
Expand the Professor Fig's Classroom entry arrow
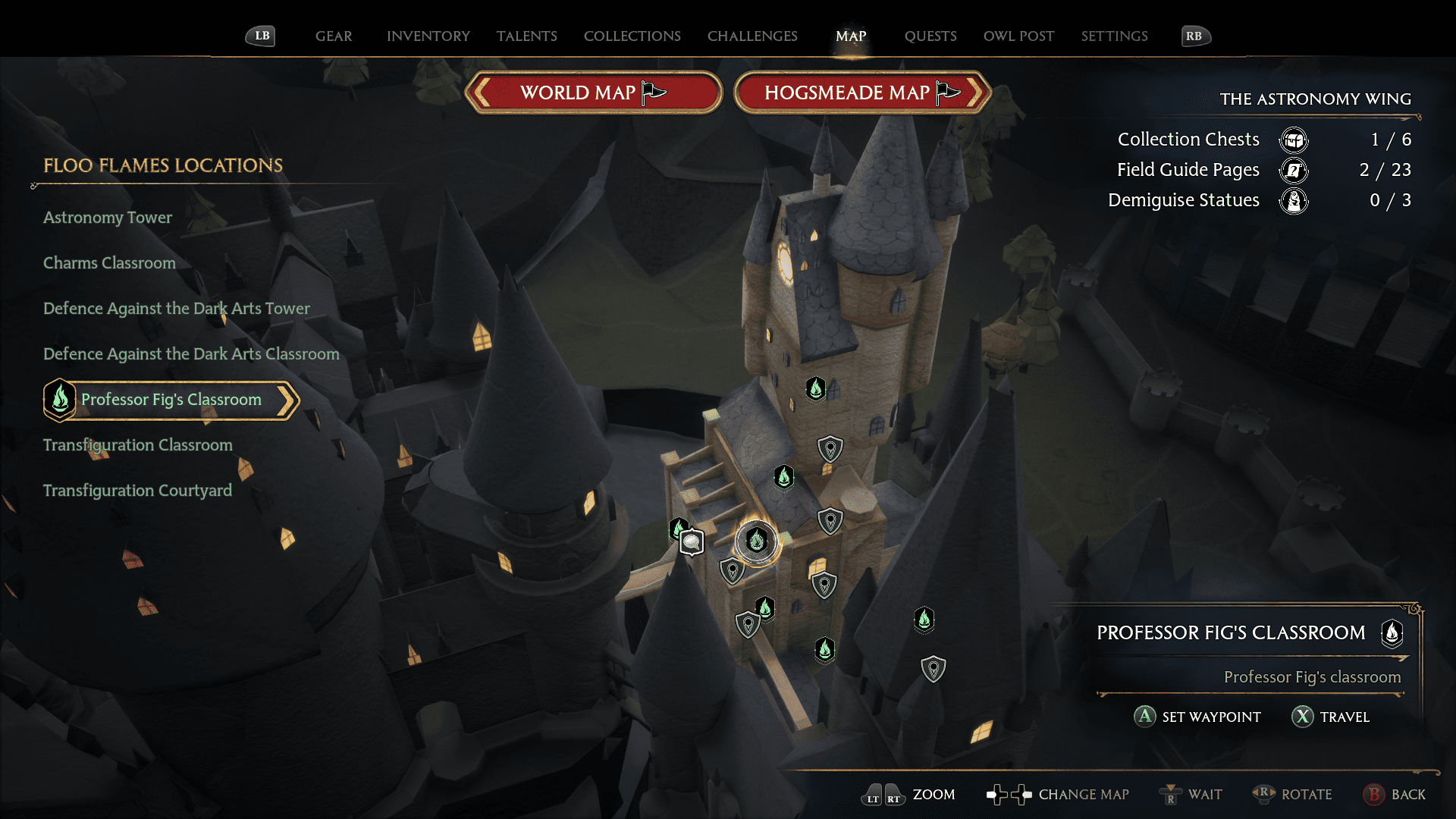(287, 400)
